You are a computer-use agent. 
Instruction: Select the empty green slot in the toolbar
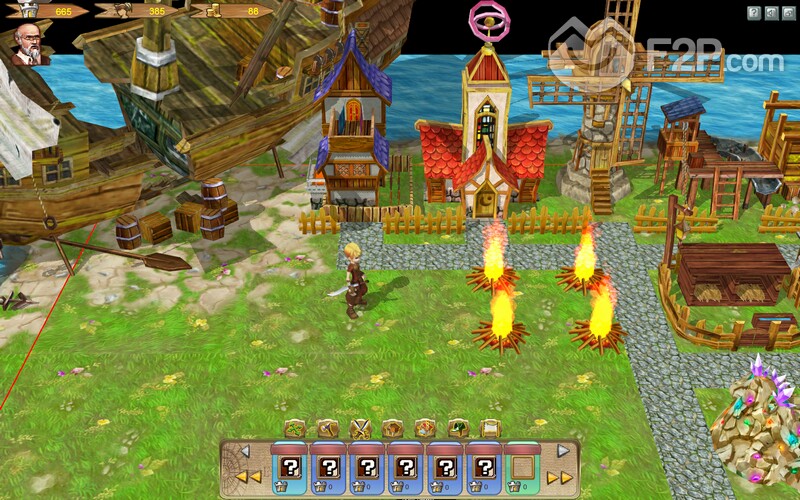tap(521, 467)
